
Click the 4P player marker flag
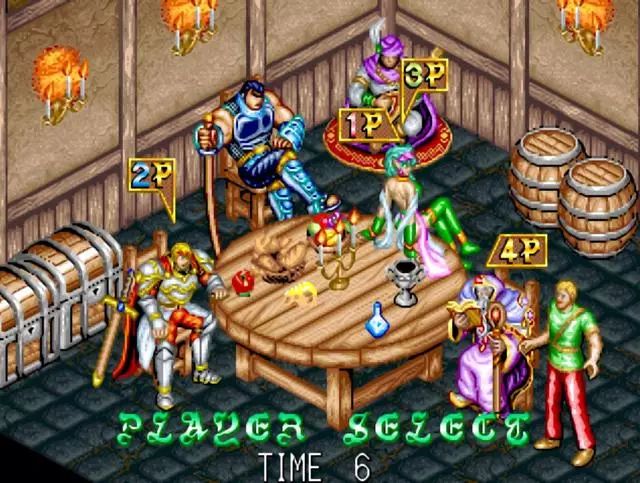[509, 252]
